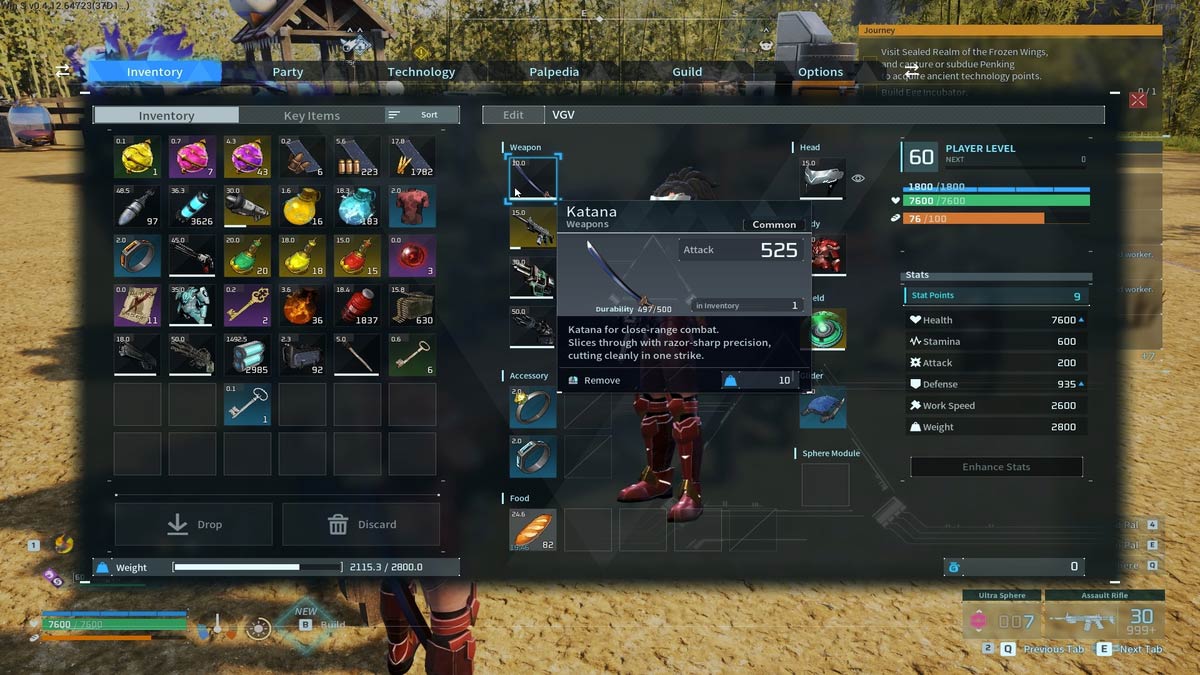Image resolution: width=1200 pixels, height=675 pixels.
Task: Select the bread in the food slot
Action: point(532,530)
